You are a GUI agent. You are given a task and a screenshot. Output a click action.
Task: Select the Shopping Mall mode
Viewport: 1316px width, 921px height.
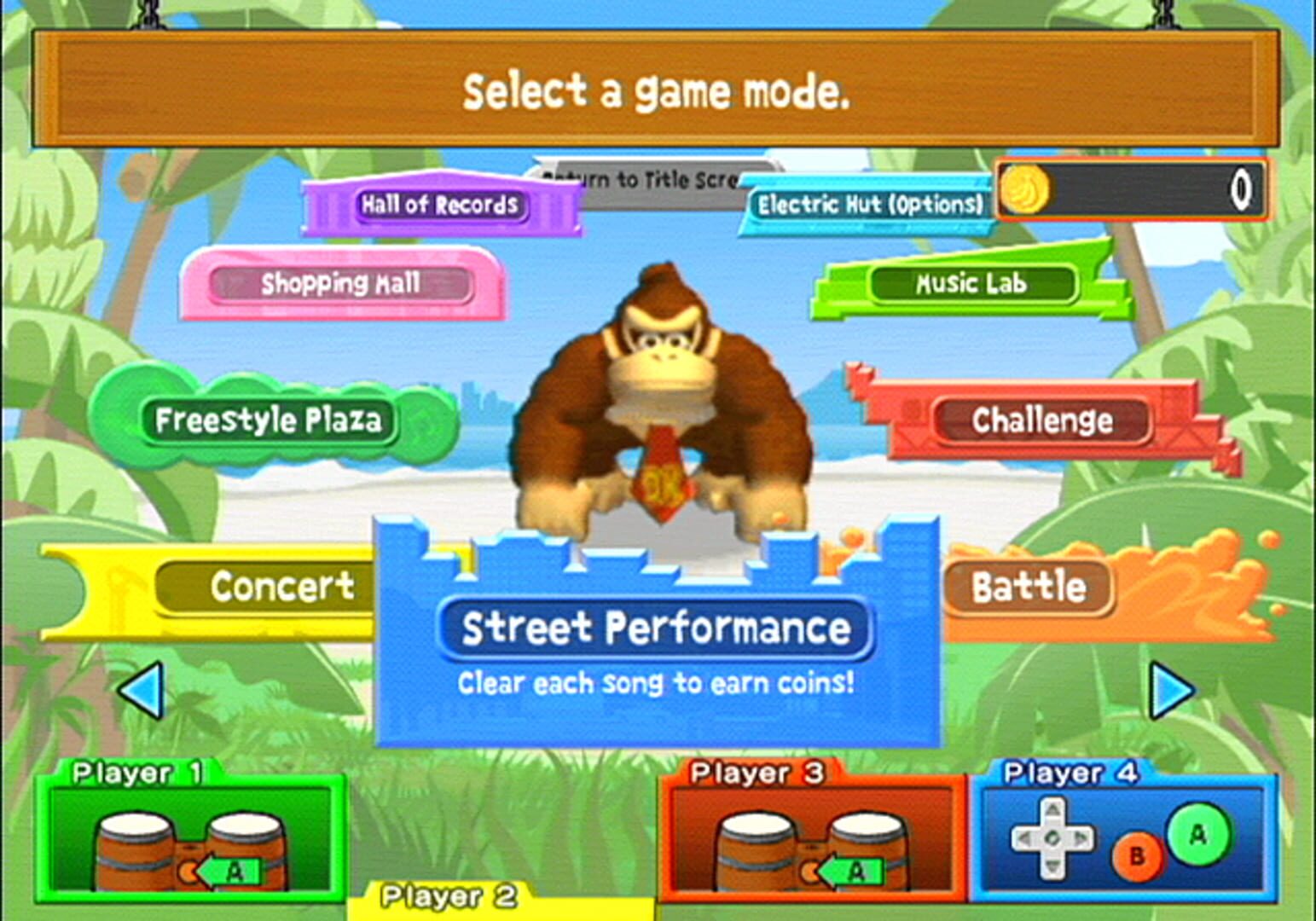(x=341, y=284)
